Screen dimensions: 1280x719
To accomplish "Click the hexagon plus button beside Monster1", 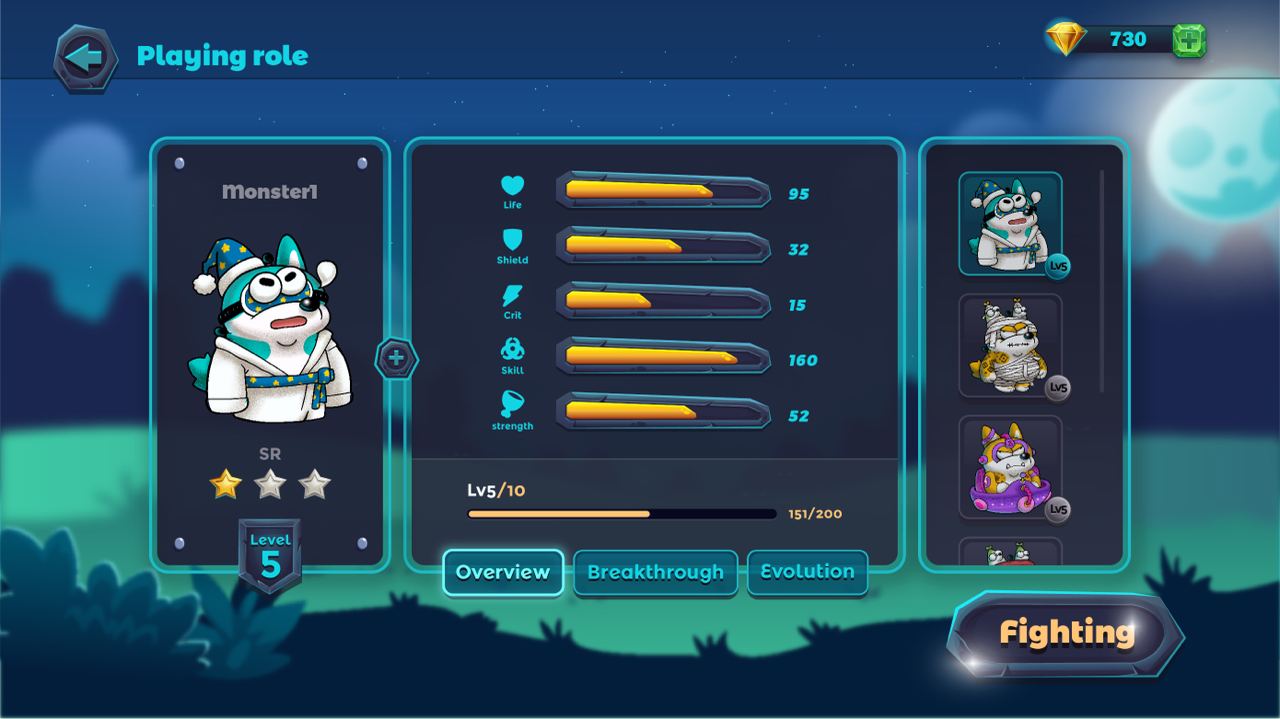I will tap(396, 358).
